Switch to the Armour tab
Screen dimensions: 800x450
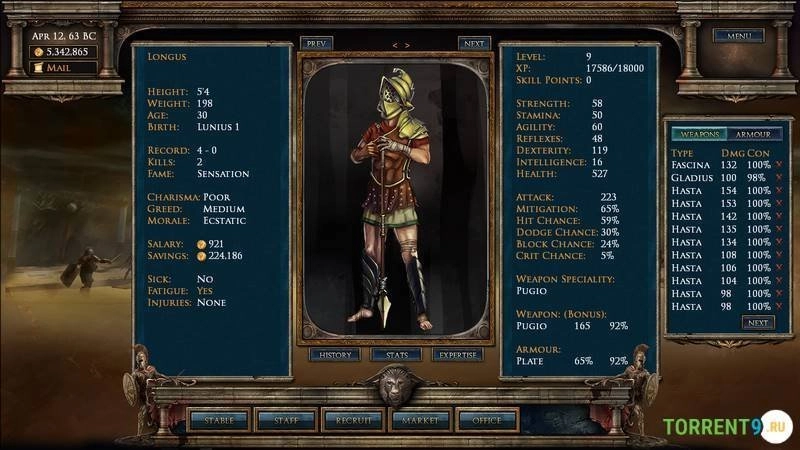(x=752, y=134)
